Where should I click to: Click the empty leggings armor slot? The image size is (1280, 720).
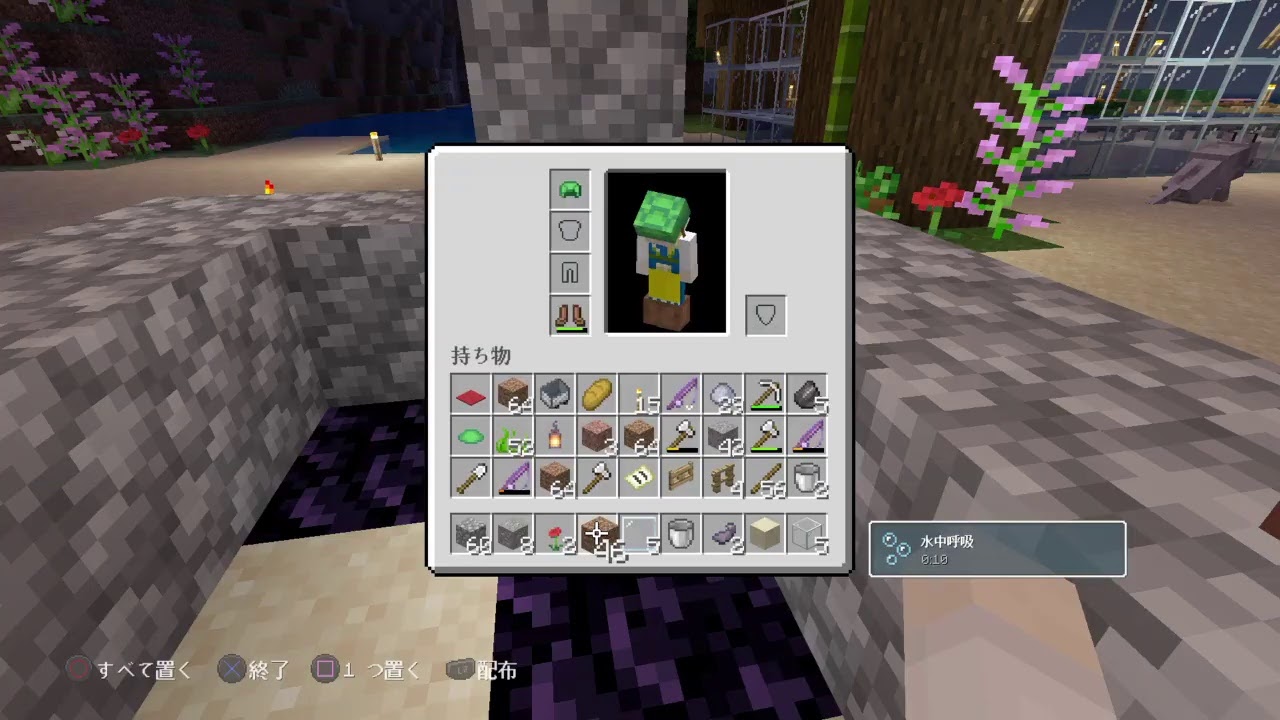(x=569, y=273)
